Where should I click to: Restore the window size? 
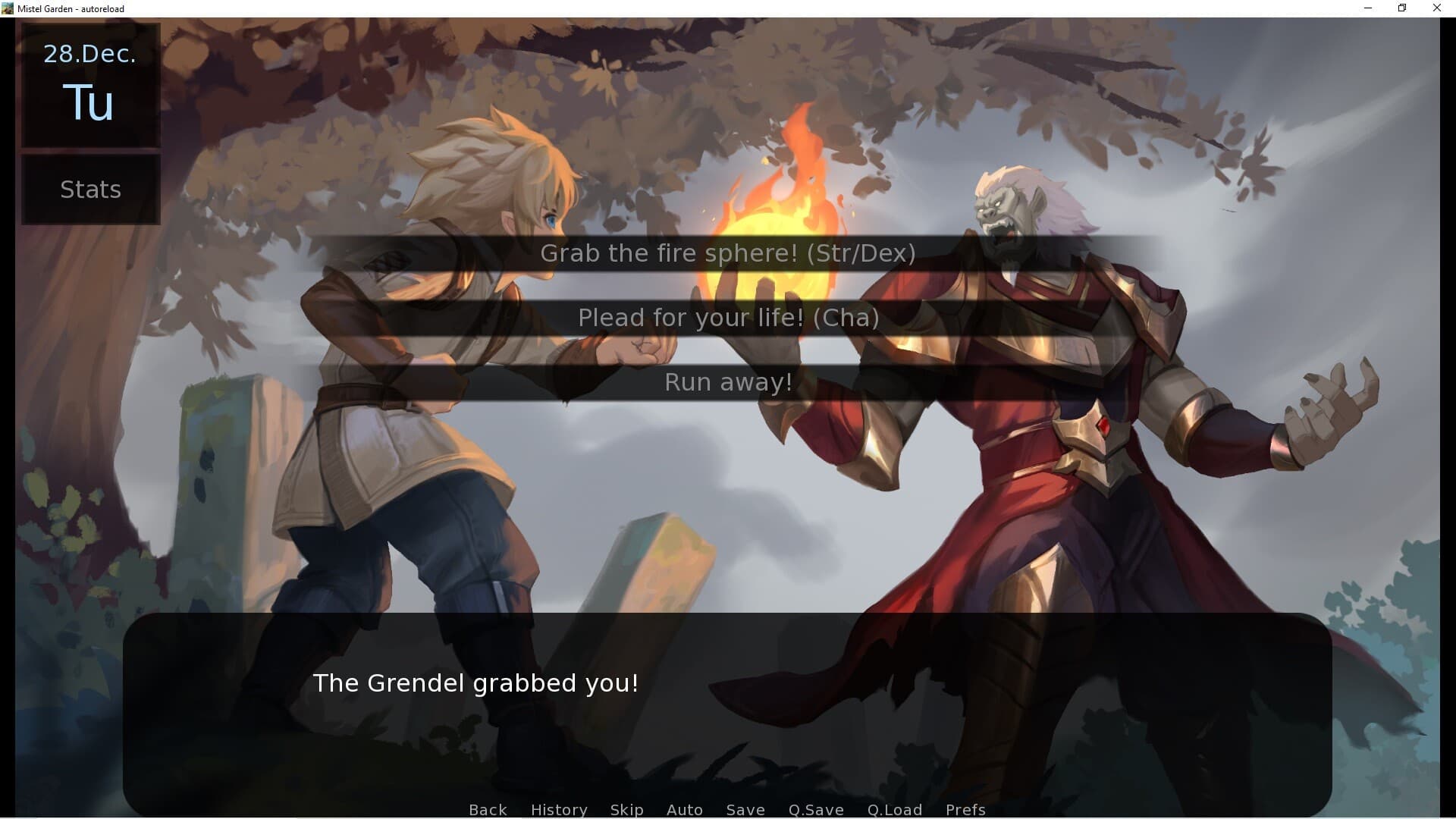pos(1402,8)
